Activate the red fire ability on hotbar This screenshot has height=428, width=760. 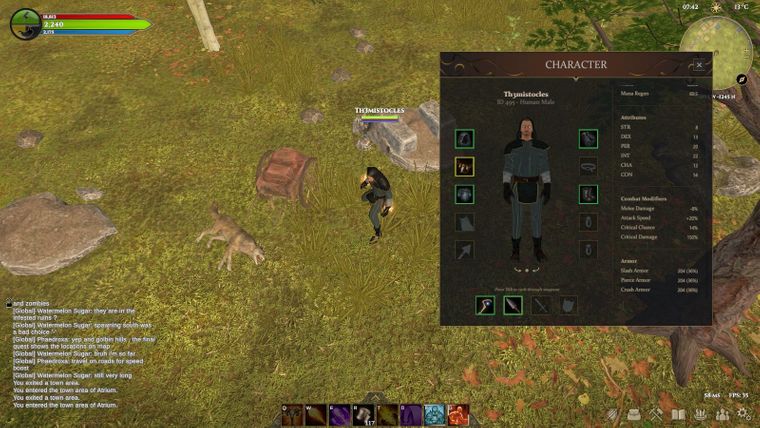point(459,414)
